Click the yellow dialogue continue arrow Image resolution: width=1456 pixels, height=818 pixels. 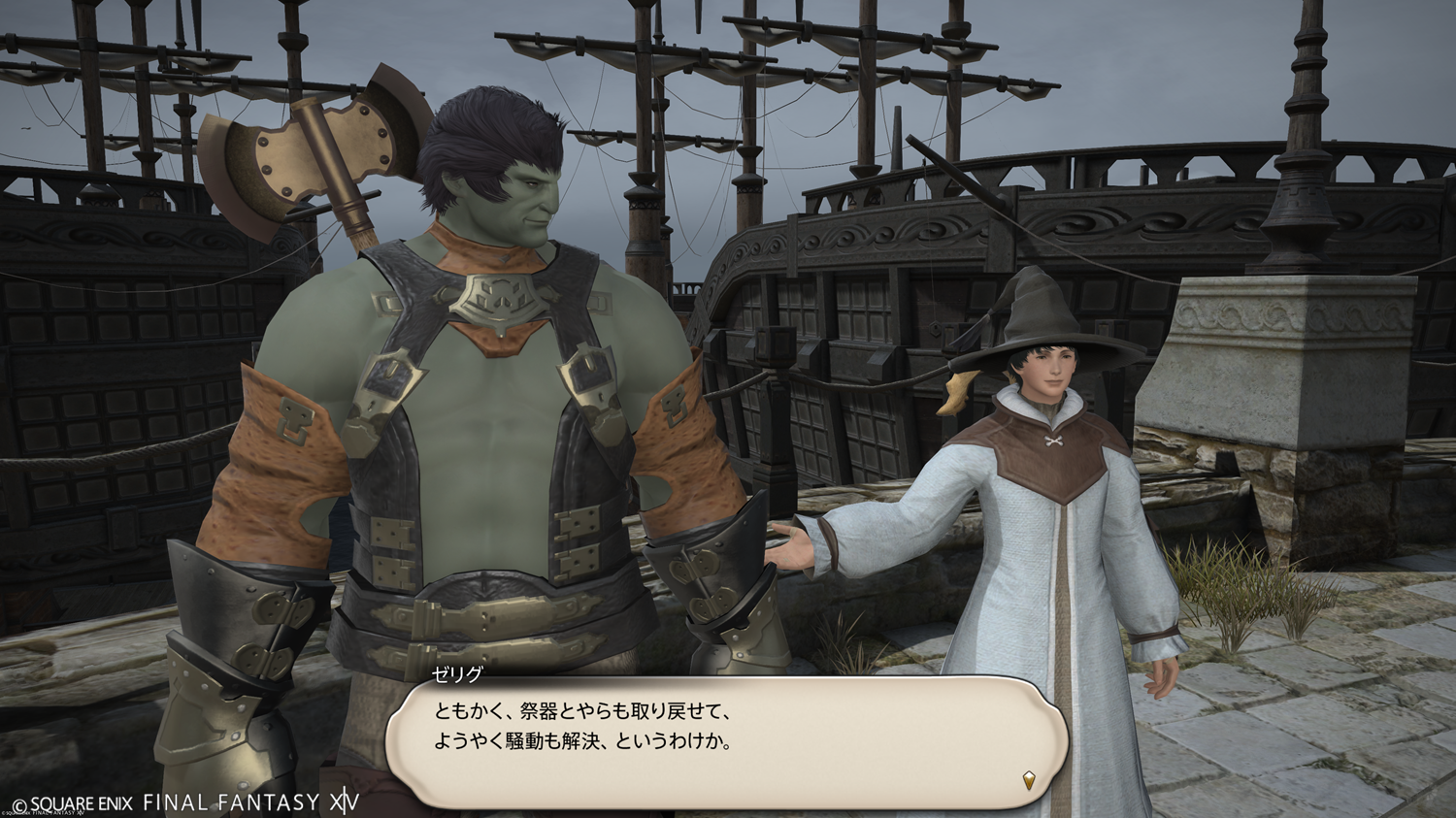pyautogui.click(x=1029, y=779)
